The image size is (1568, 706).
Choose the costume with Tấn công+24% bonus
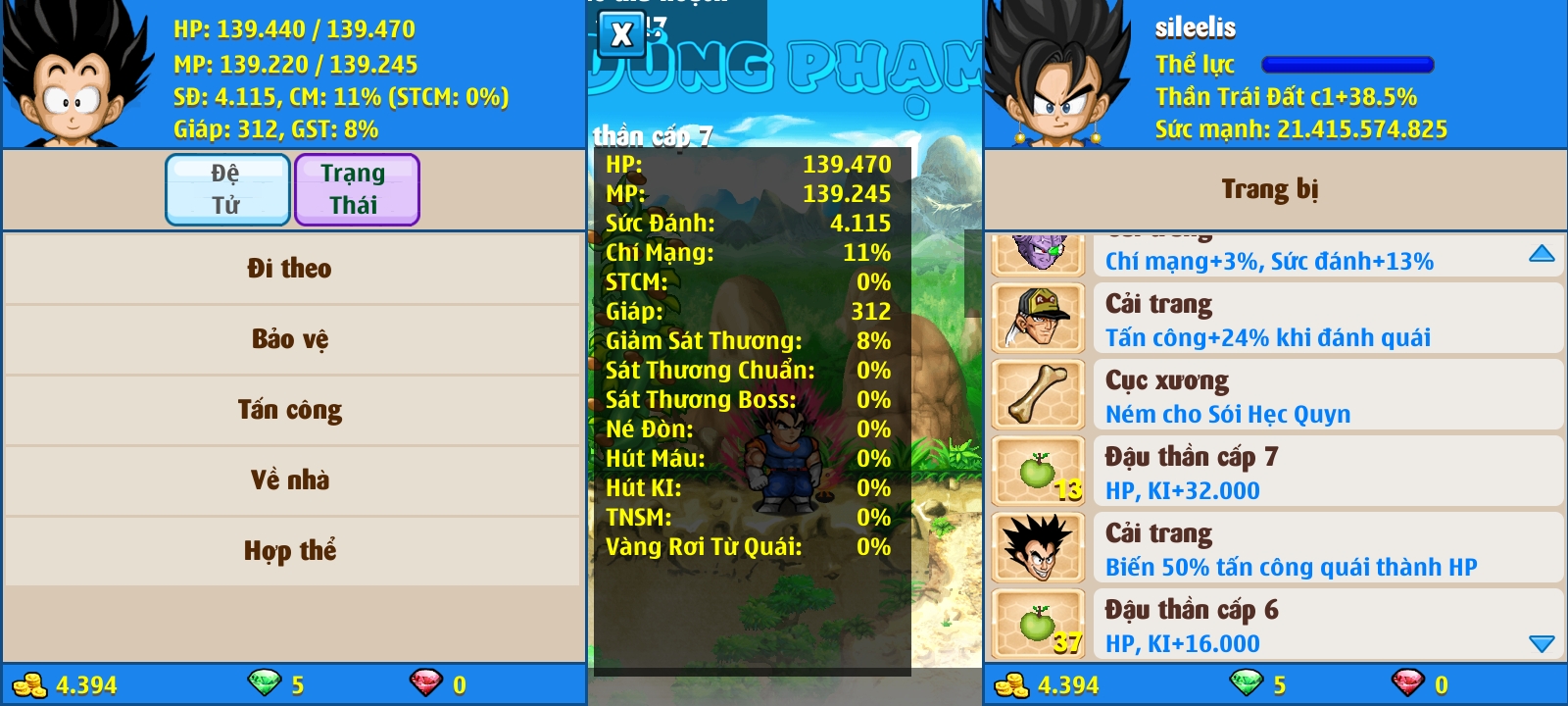point(1274,319)
